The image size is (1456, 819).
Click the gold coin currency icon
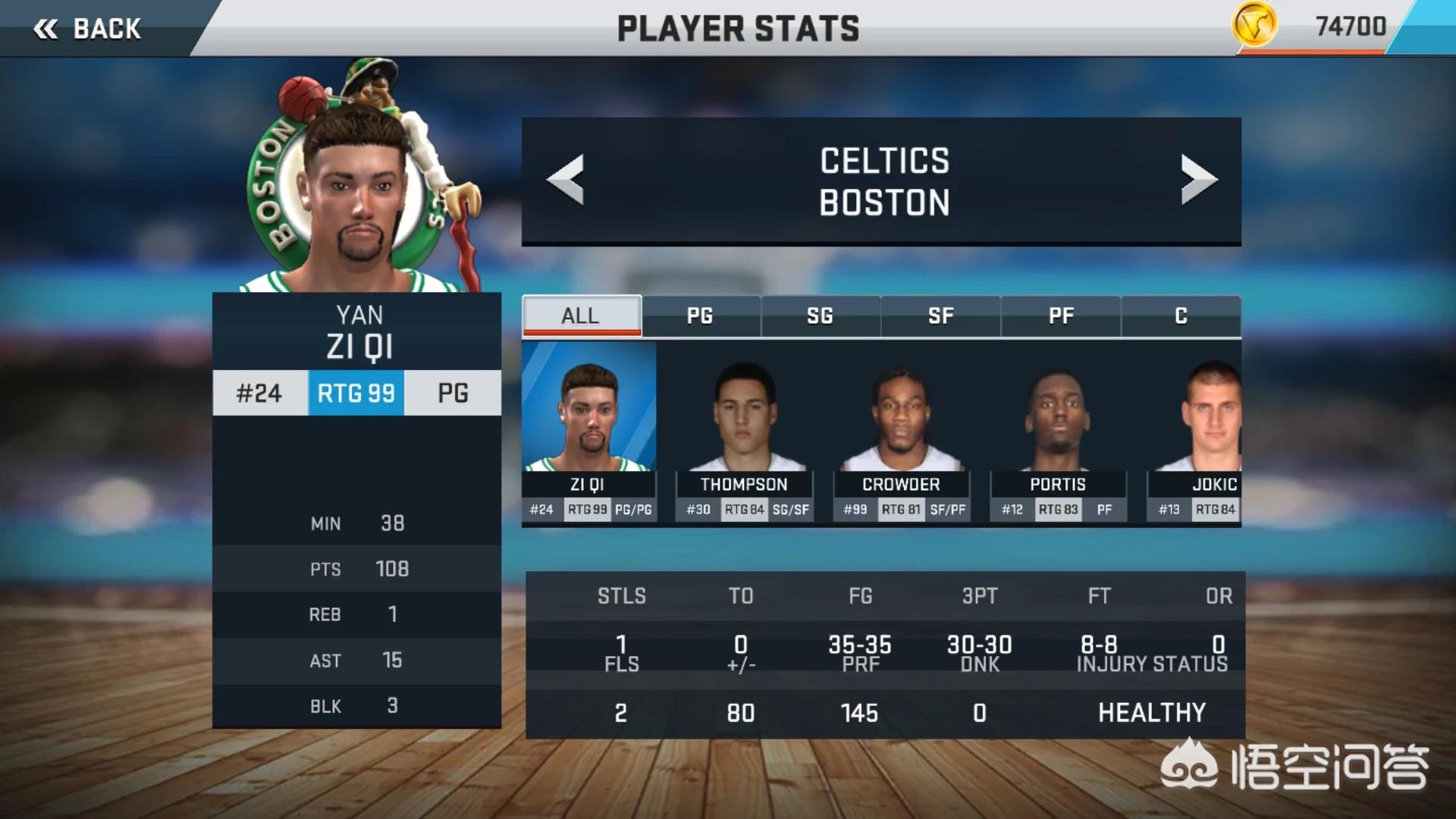point(1254,26)
